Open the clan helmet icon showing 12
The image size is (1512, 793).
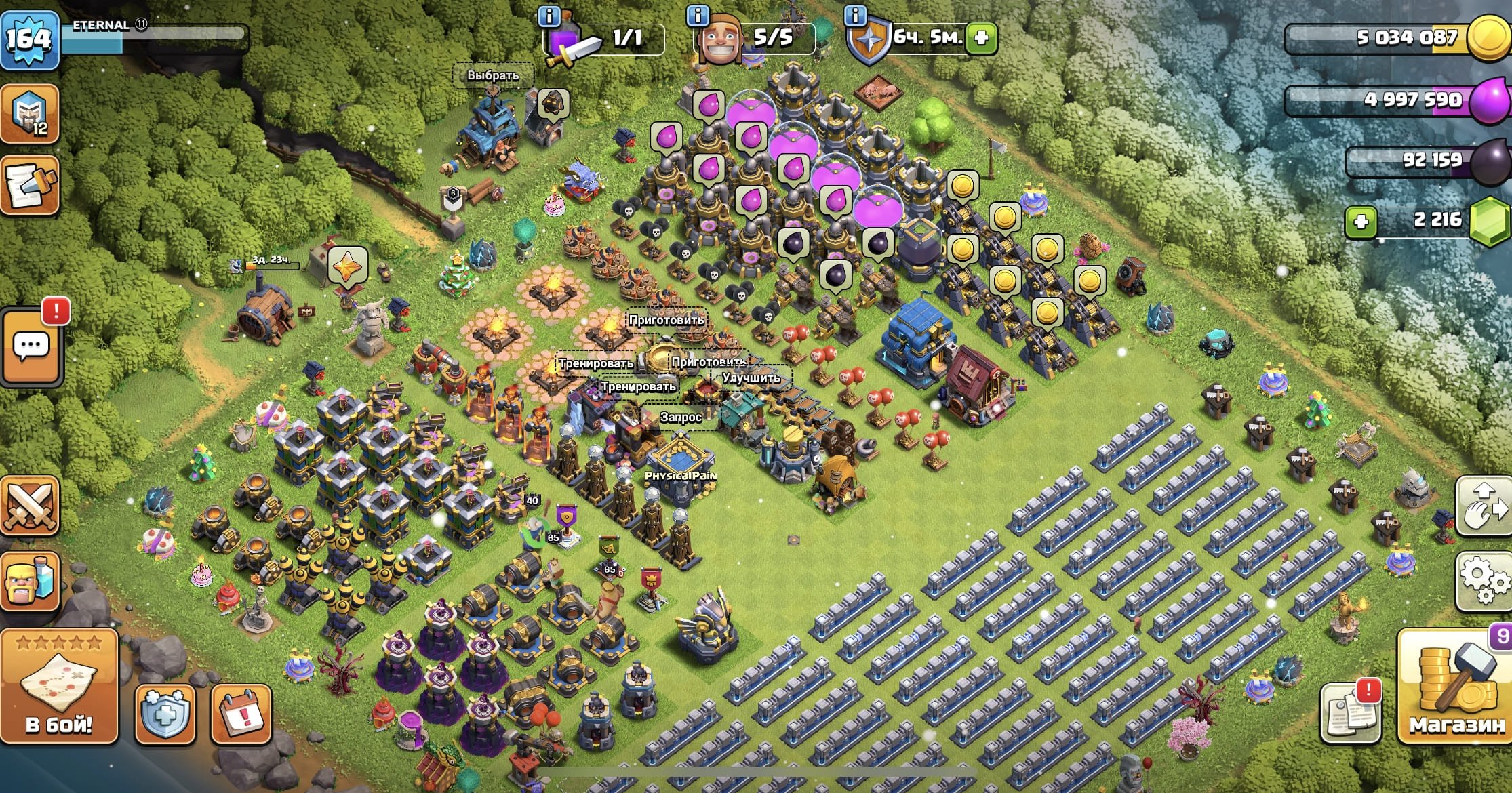tap(30, 113)
